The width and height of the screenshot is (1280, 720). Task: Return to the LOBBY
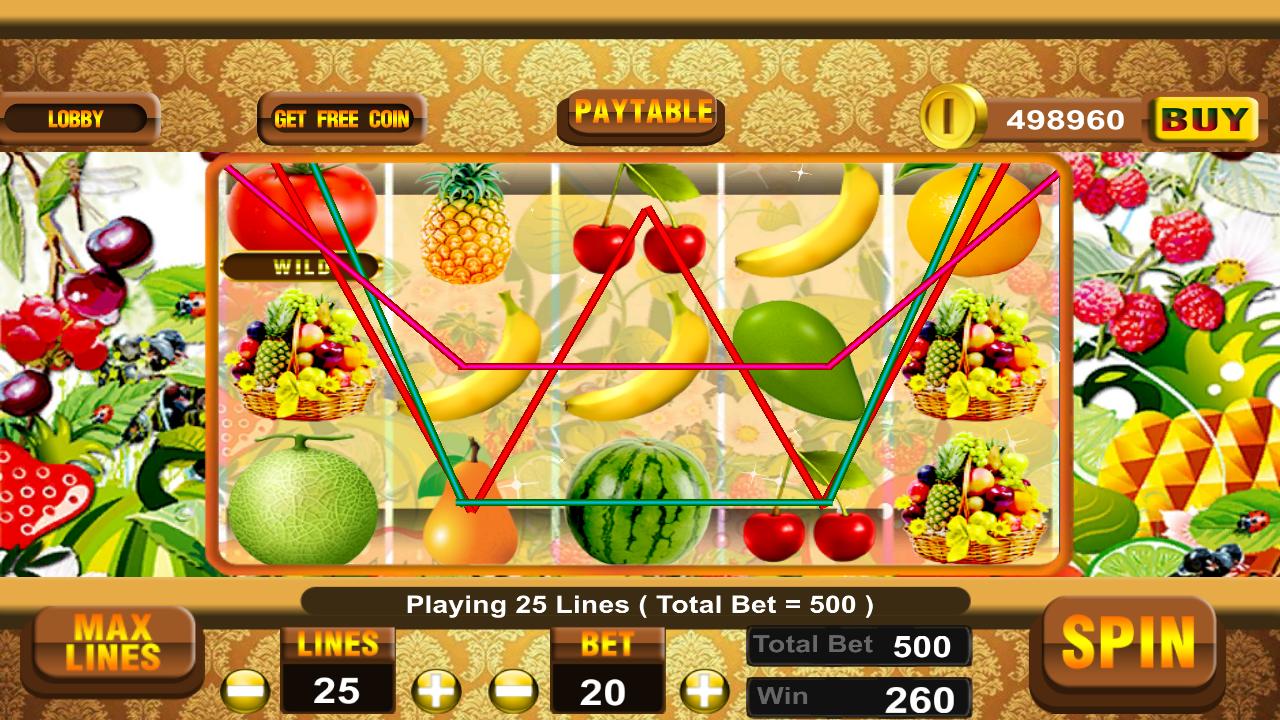(76, 118)
